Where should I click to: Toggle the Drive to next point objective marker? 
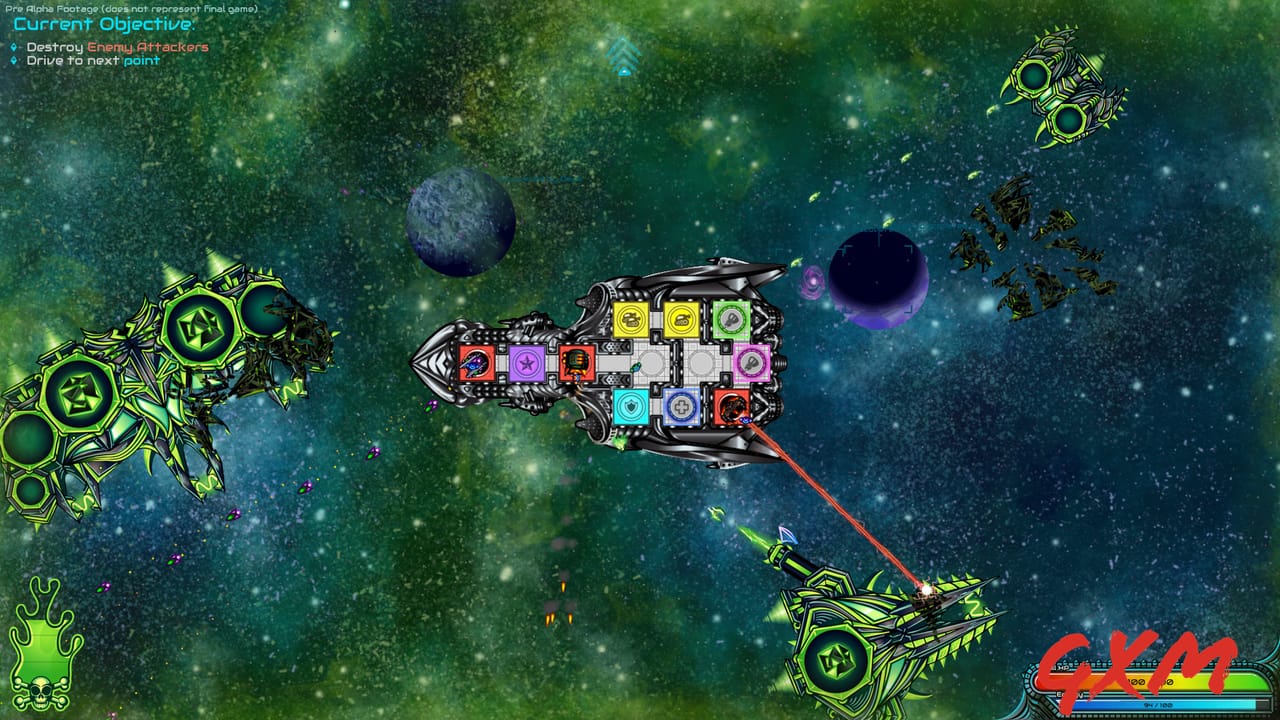click(14, 60)
